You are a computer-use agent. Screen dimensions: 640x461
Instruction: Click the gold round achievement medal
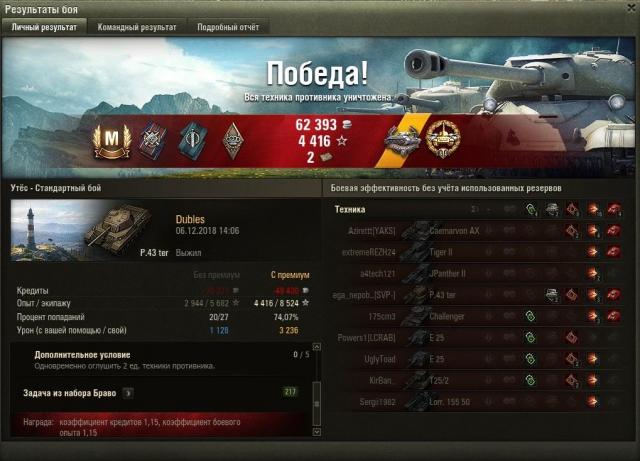(x=441, y=137)
